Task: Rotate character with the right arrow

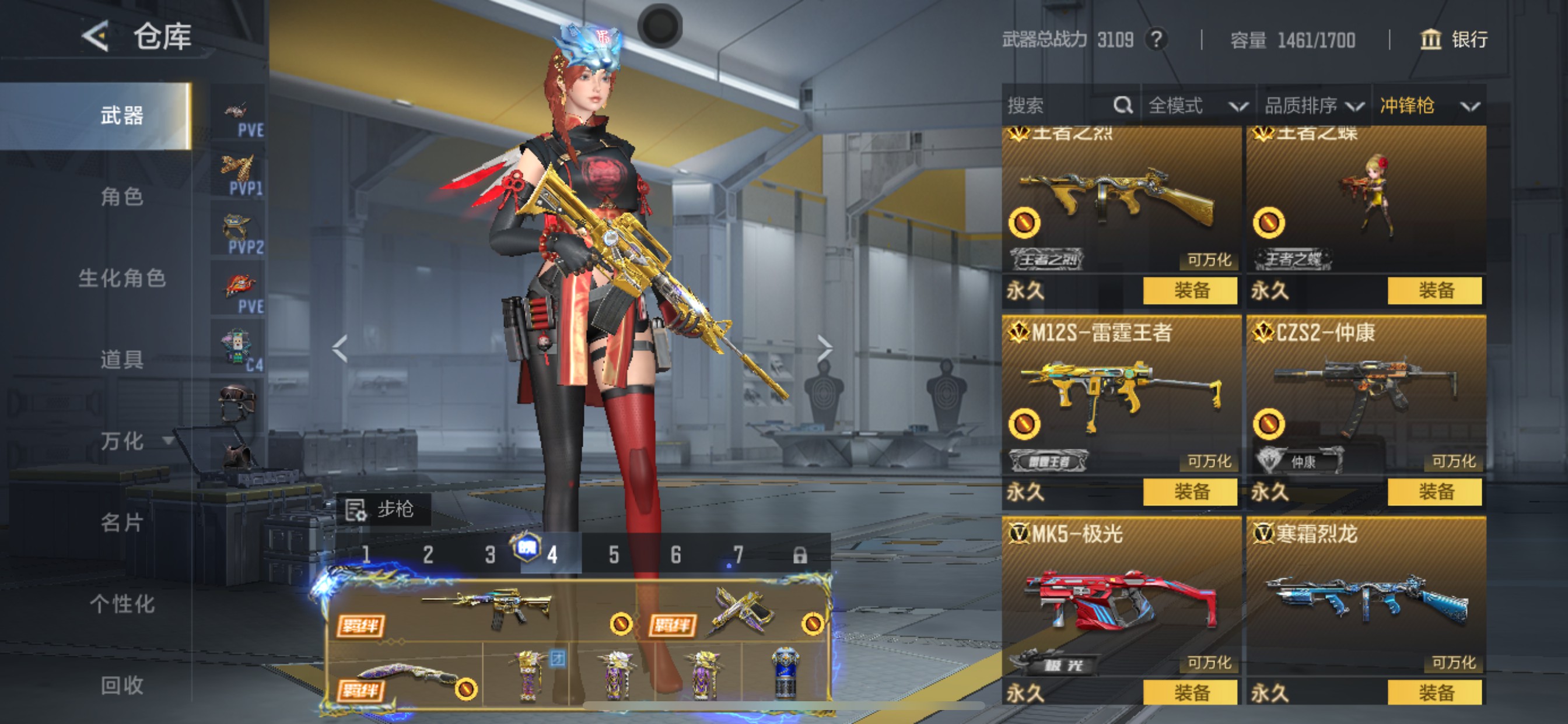Action: point(824,349)
